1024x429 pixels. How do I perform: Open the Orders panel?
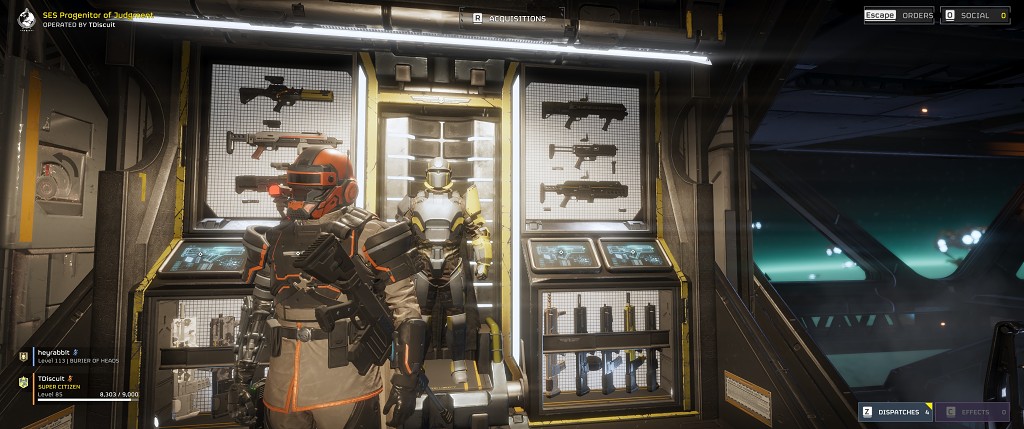(x=899, y=15)
